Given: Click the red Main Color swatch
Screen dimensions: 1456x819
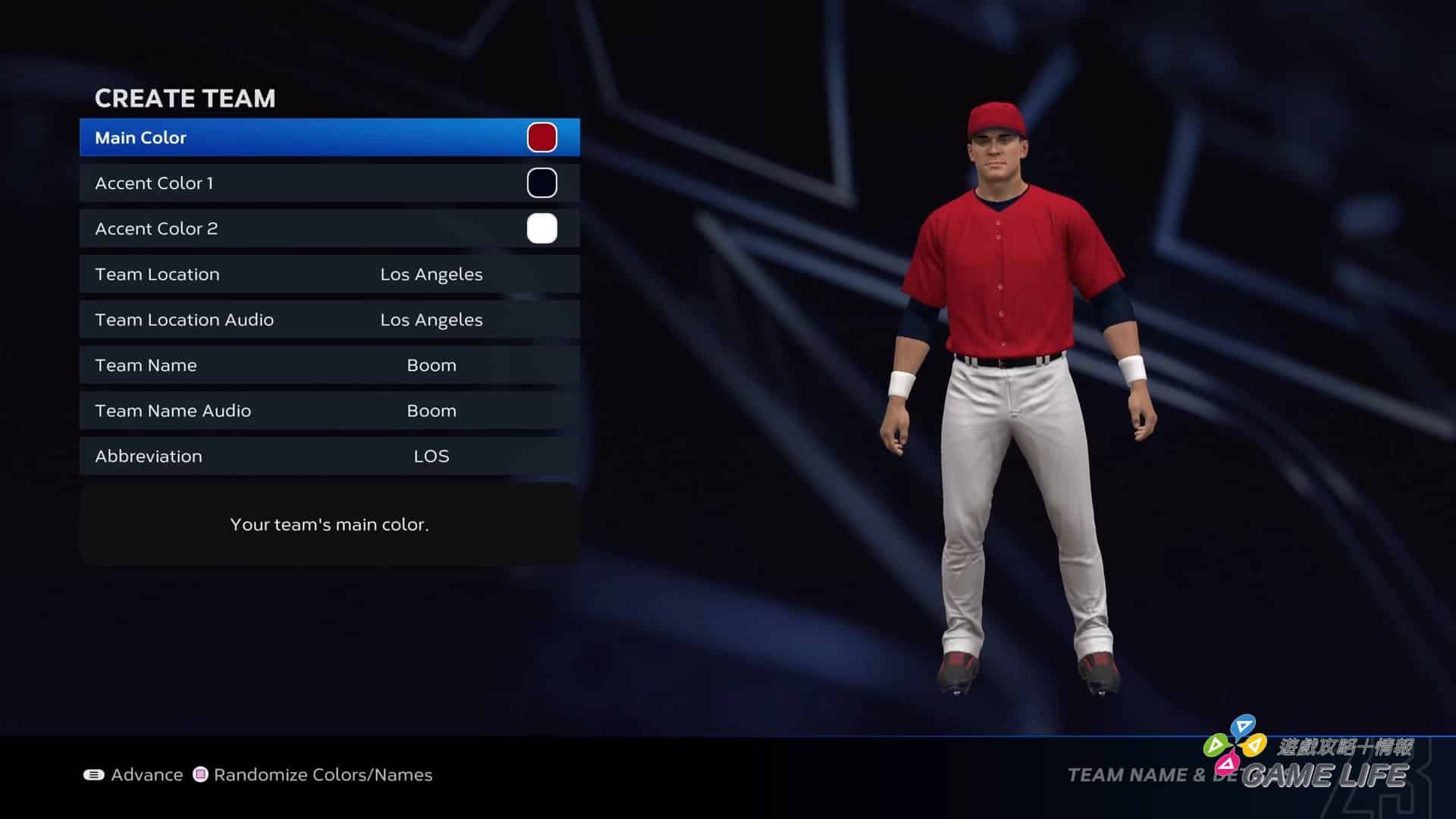Looking at the screenshot, I should 541,138.
